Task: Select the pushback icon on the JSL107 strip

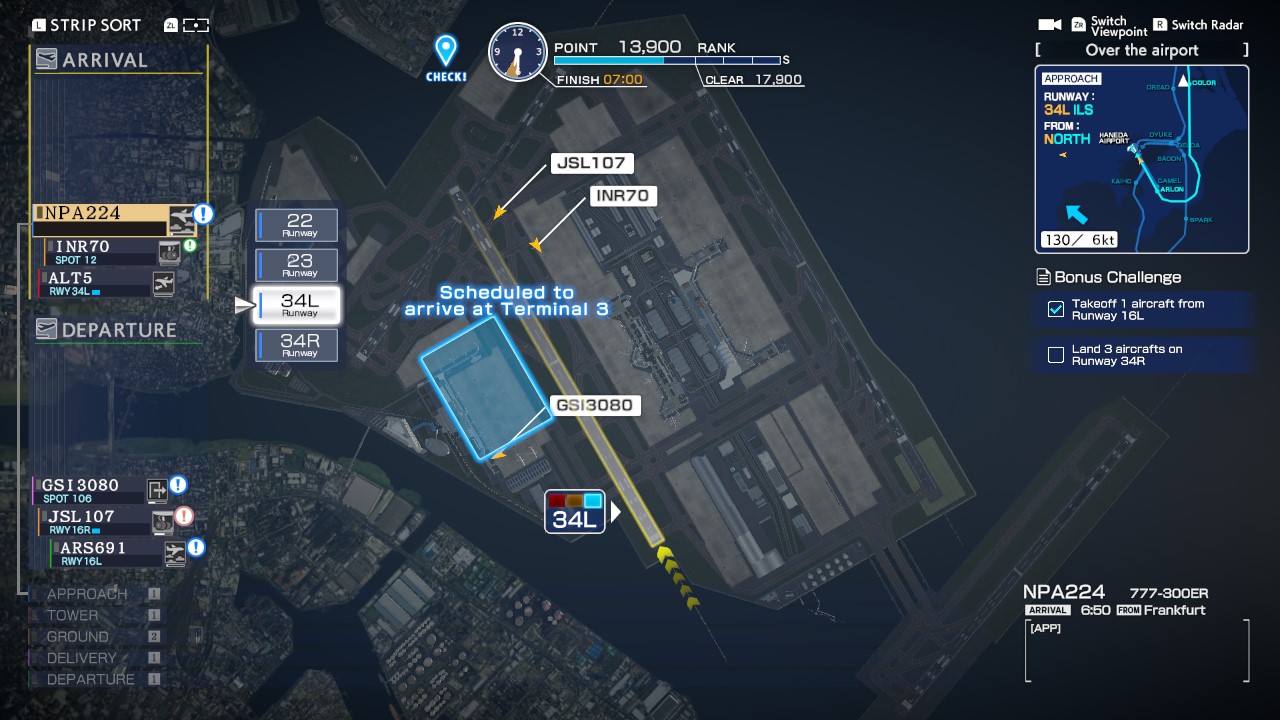Action: coord(163,522)
